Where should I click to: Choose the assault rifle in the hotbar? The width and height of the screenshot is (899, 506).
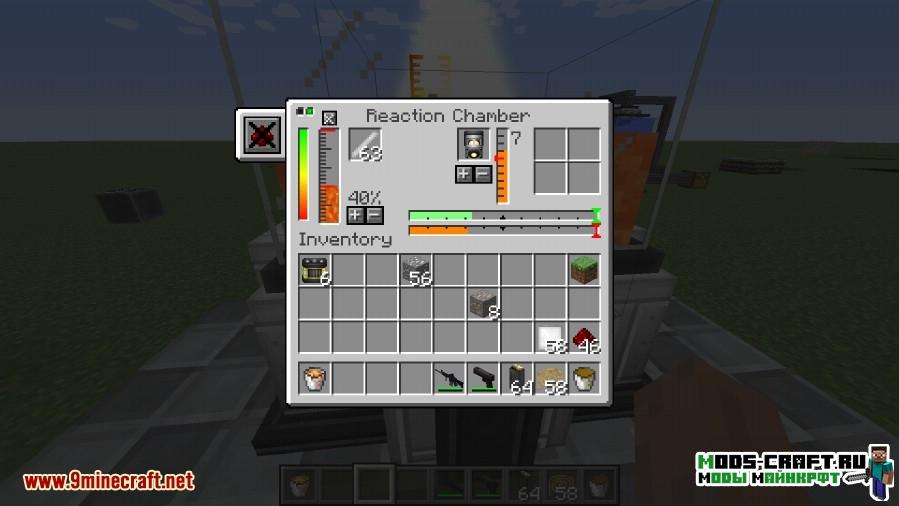[x=450, y=379]
